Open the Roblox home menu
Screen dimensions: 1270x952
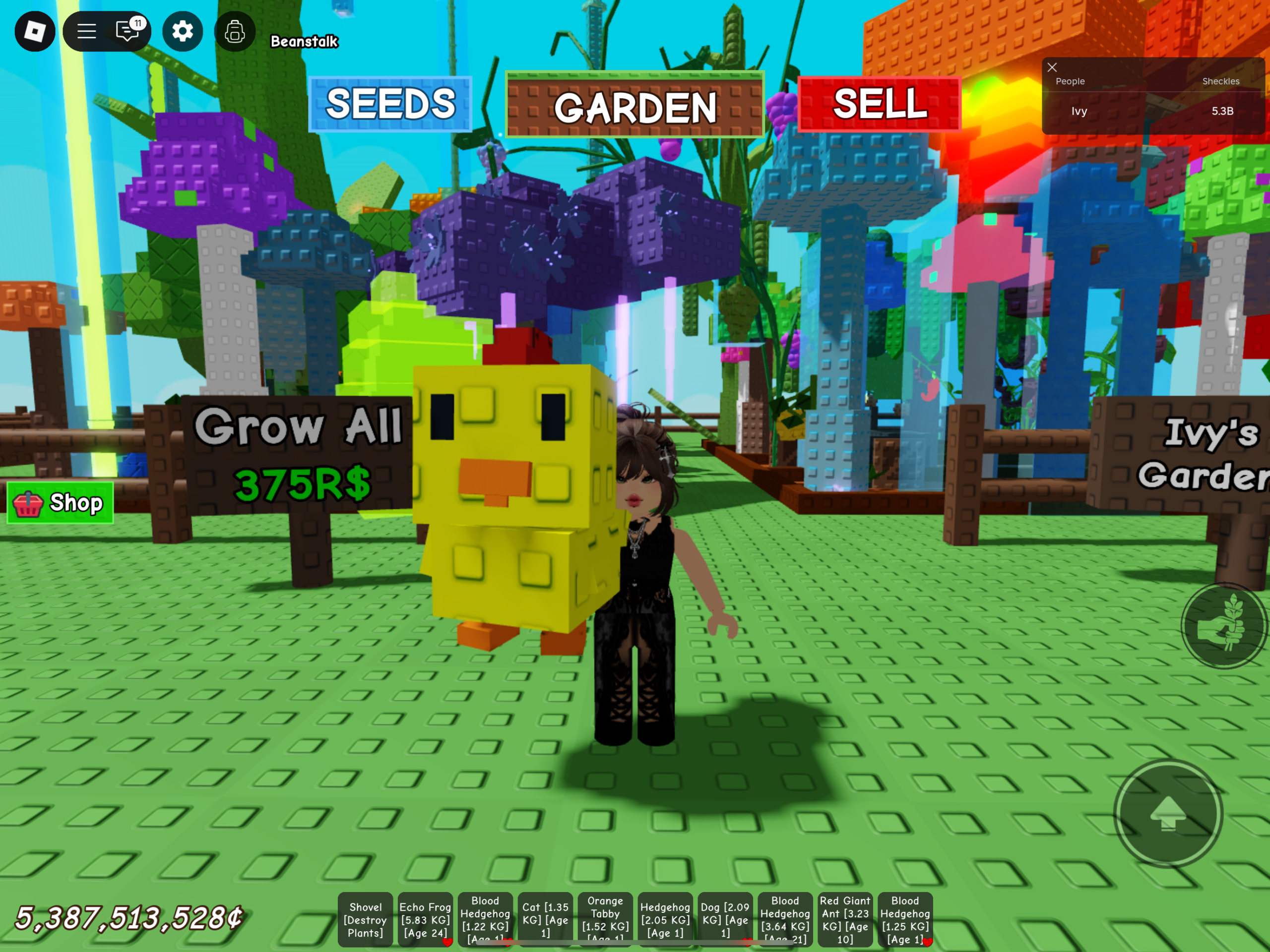click(34, 32)
